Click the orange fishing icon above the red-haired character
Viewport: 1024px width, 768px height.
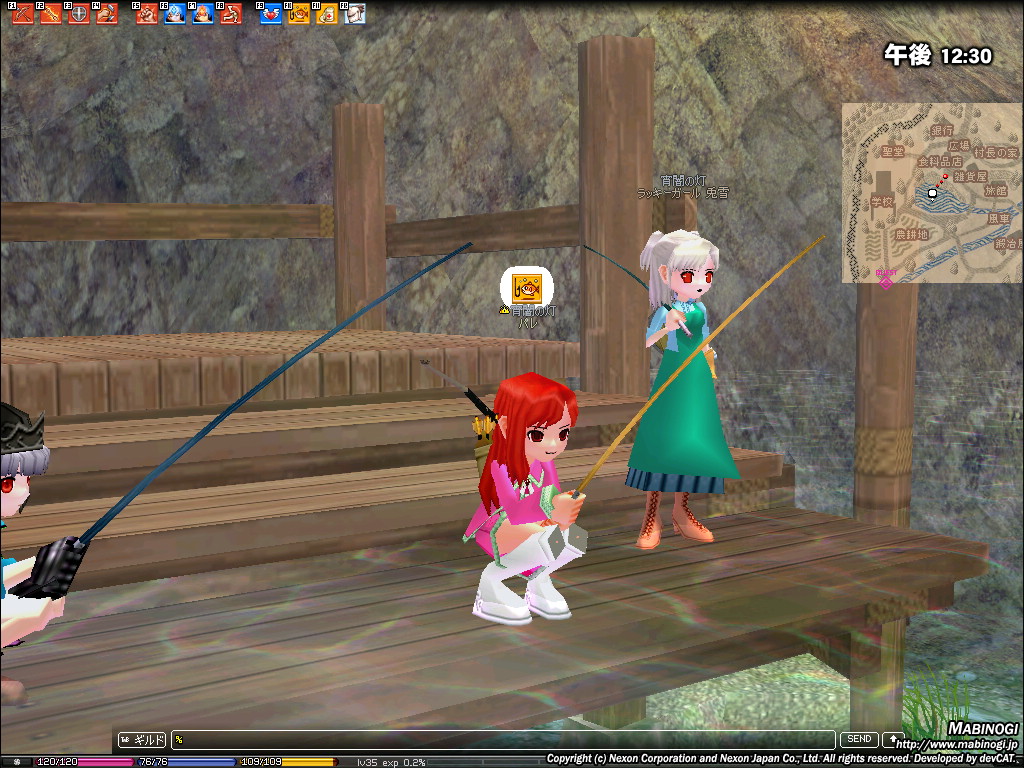[526, 288]
